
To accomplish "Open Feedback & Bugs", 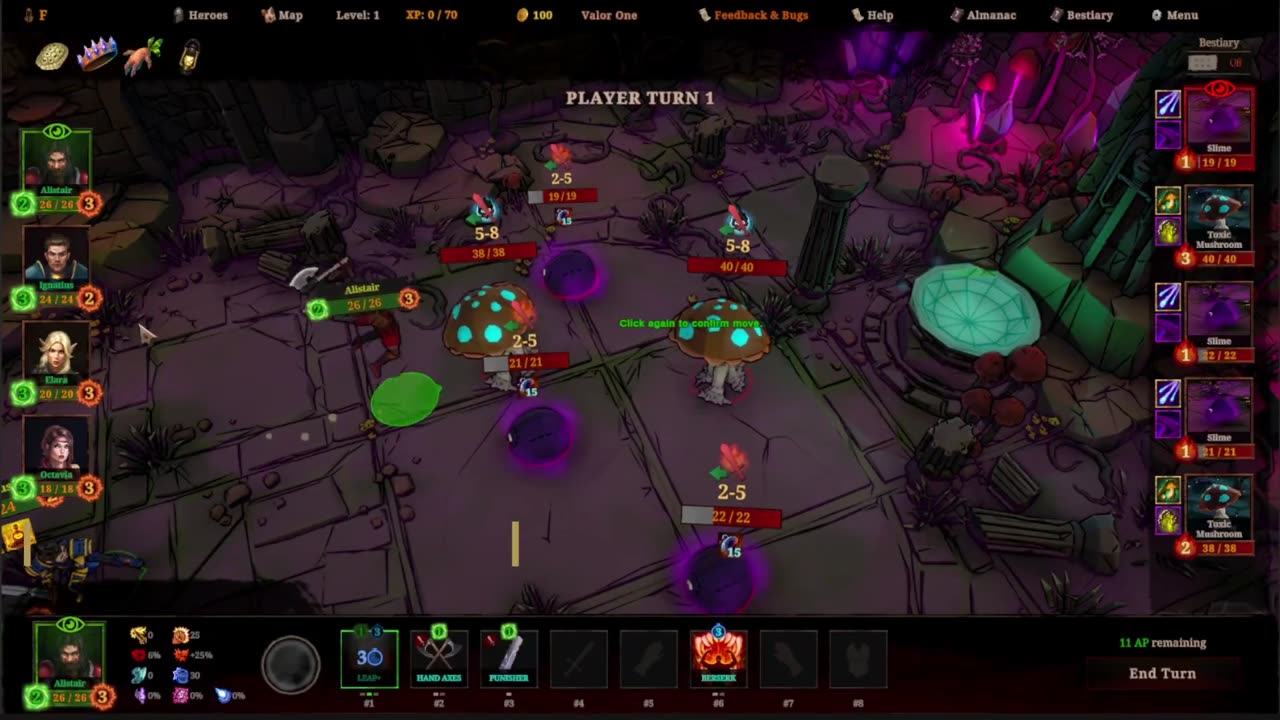I will point(753,15).
